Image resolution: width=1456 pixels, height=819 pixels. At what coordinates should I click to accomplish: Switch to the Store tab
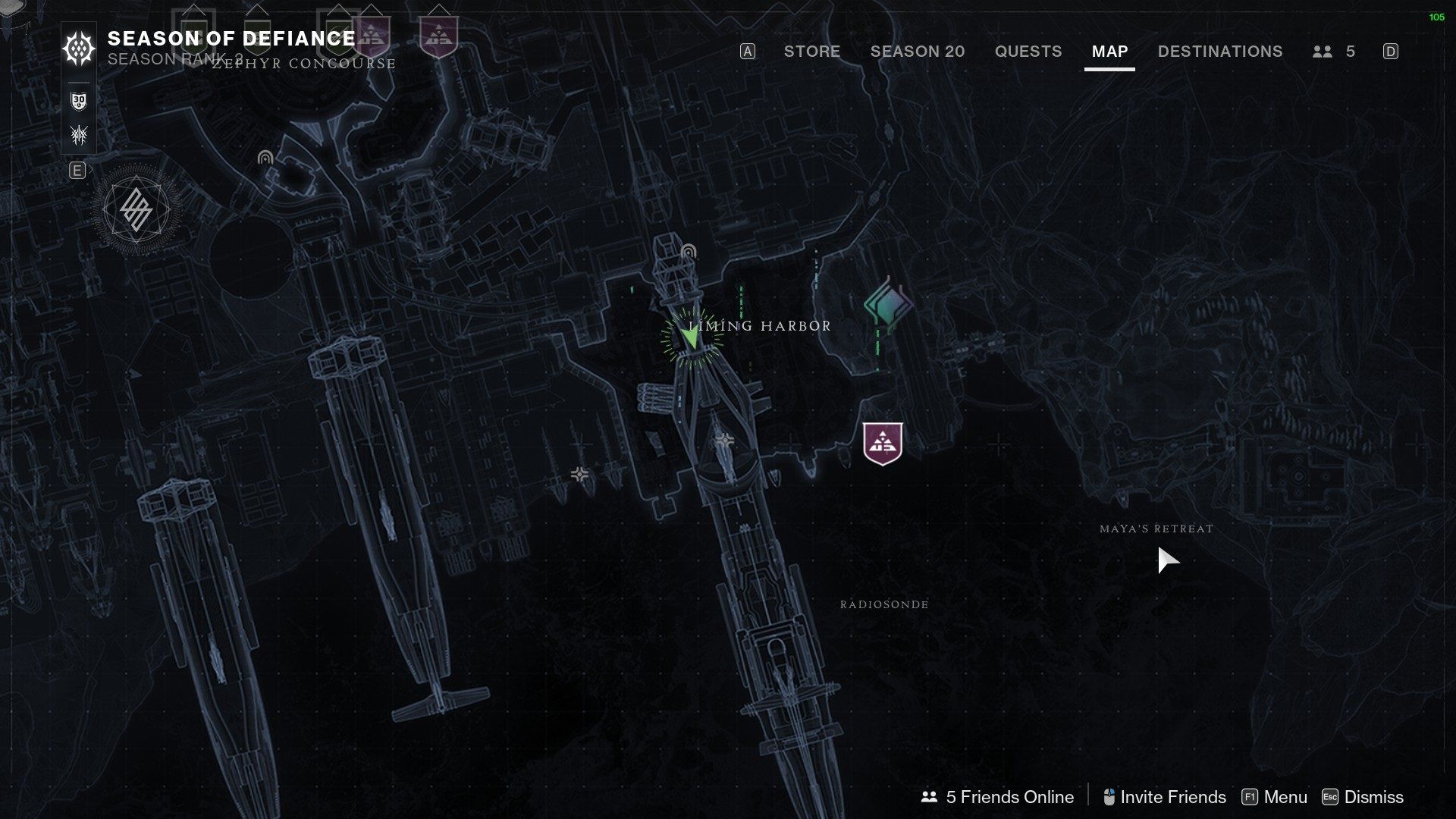click(811, 52)
